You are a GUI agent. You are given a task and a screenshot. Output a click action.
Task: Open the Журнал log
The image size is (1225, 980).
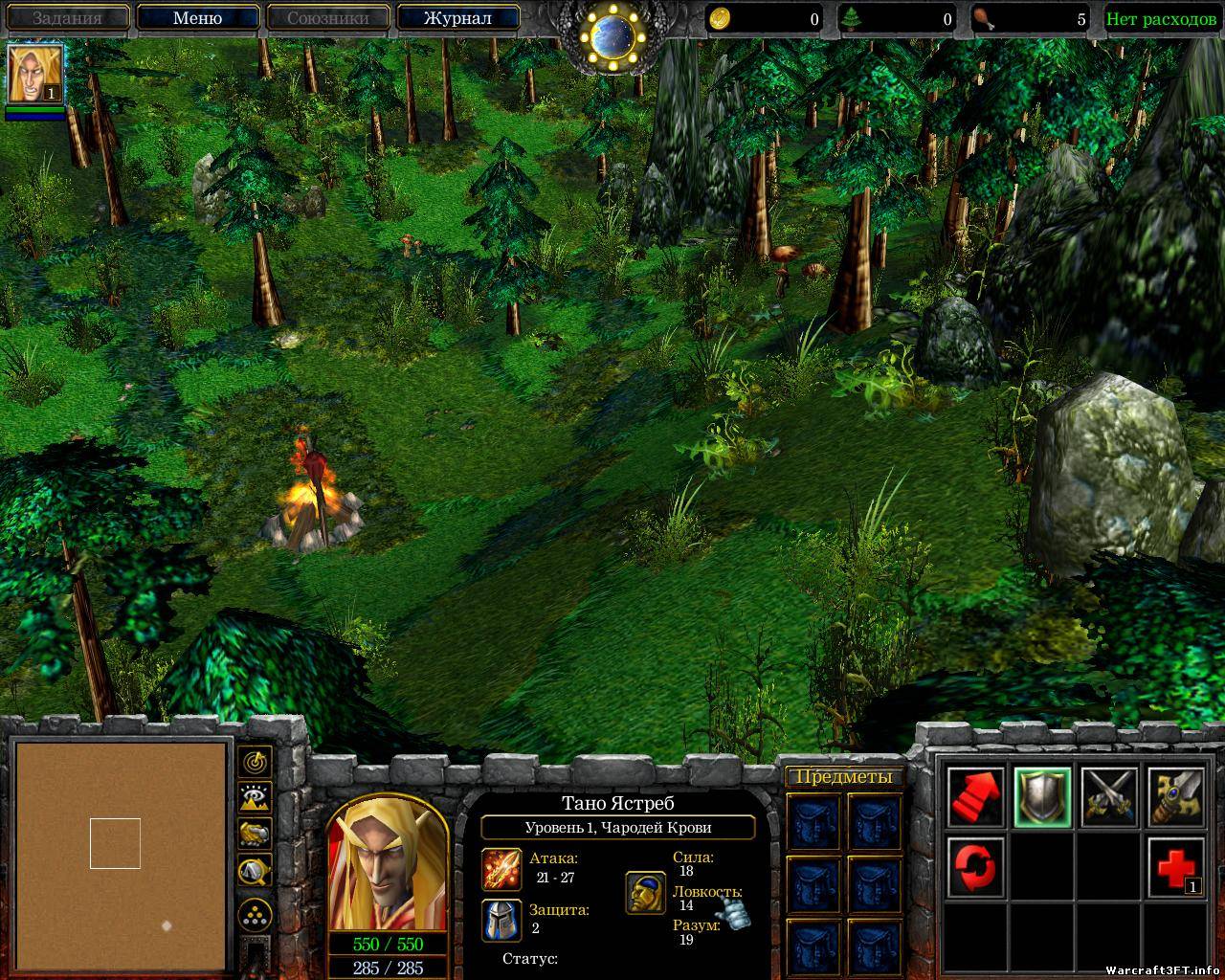click(457, 18)
